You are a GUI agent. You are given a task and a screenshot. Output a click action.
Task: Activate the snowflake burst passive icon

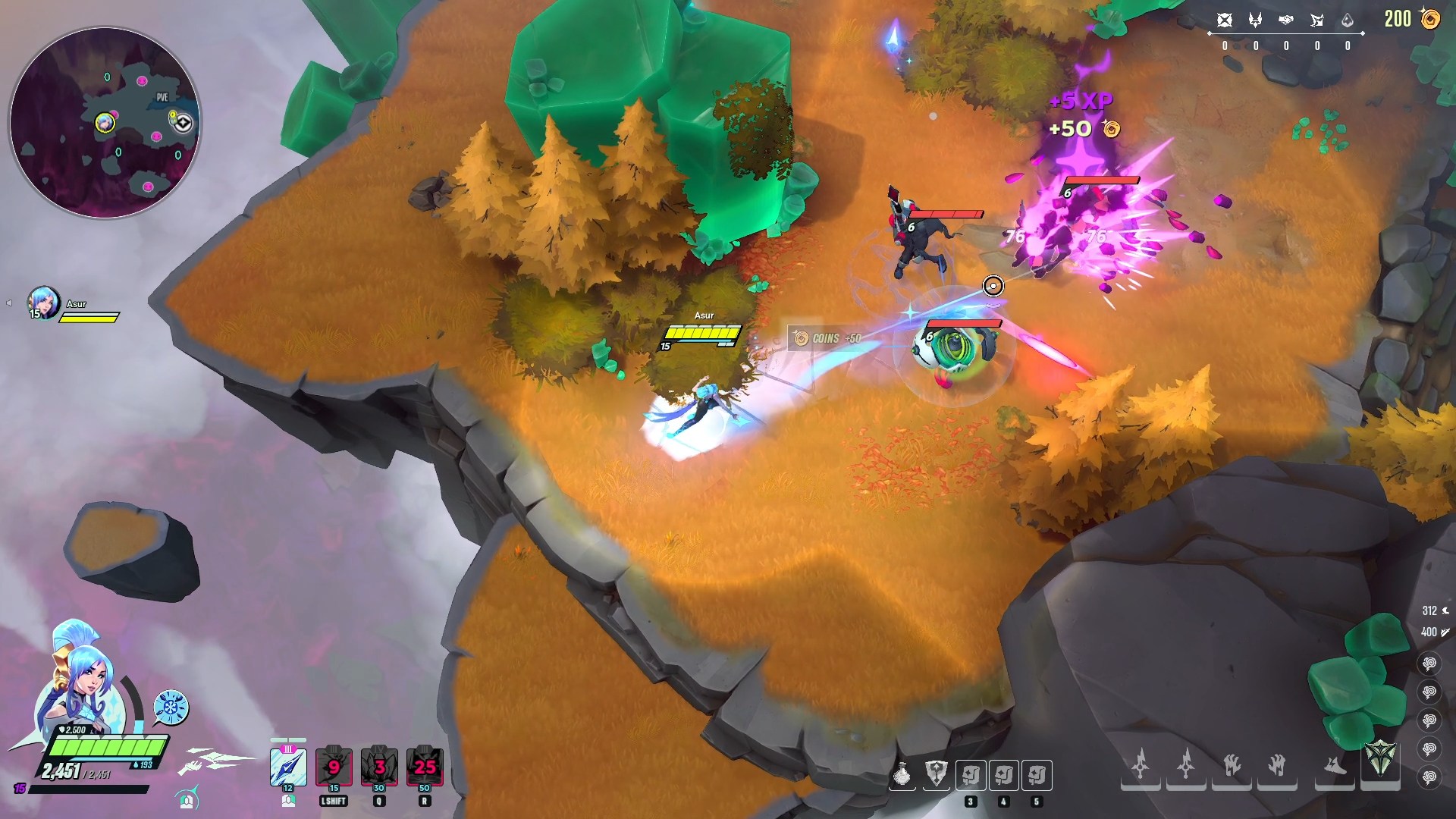pos(171,707)
